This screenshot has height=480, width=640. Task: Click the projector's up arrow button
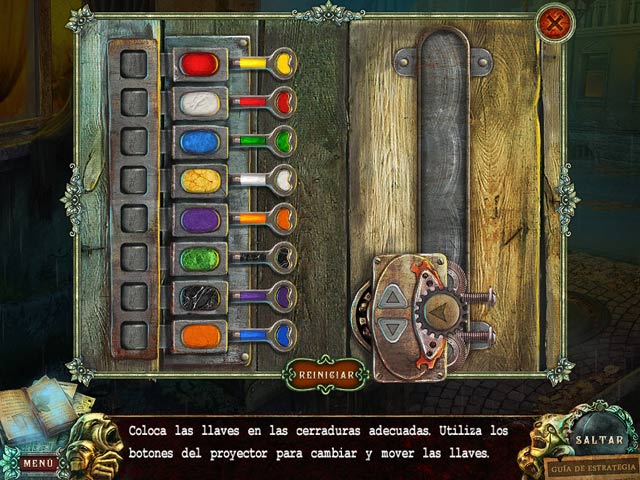pos(395,297)
